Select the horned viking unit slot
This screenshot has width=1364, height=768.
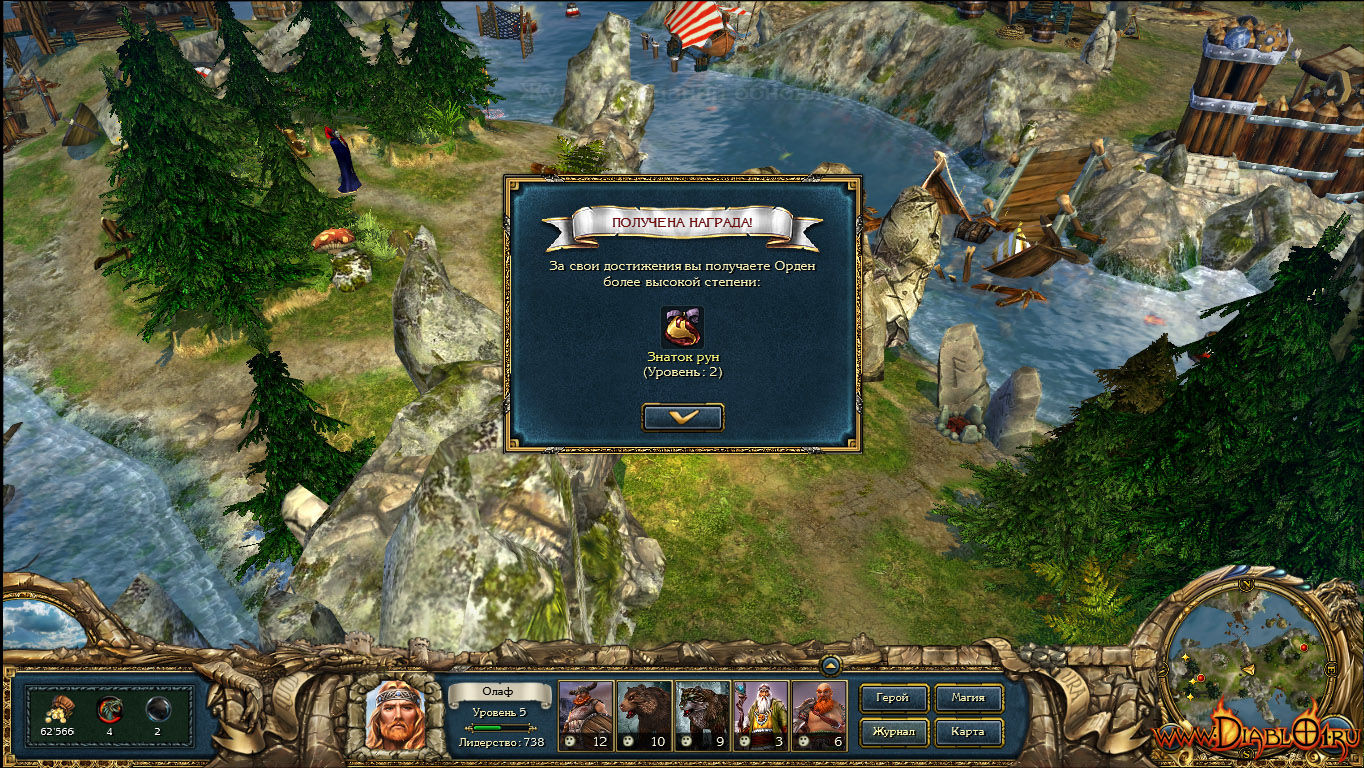tap(585, 715)
